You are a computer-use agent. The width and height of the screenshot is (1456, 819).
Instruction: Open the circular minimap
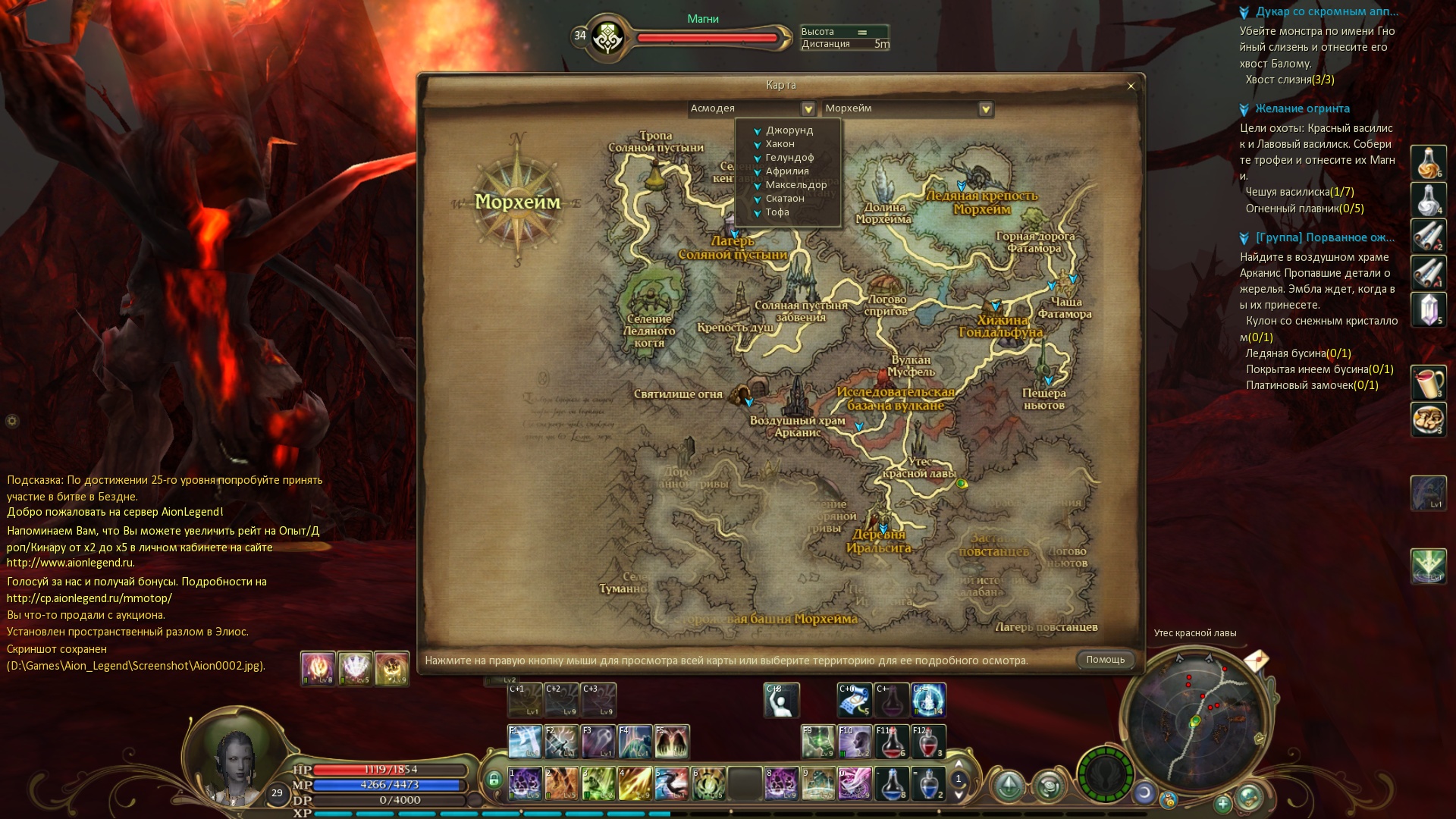click(1194, 719)
